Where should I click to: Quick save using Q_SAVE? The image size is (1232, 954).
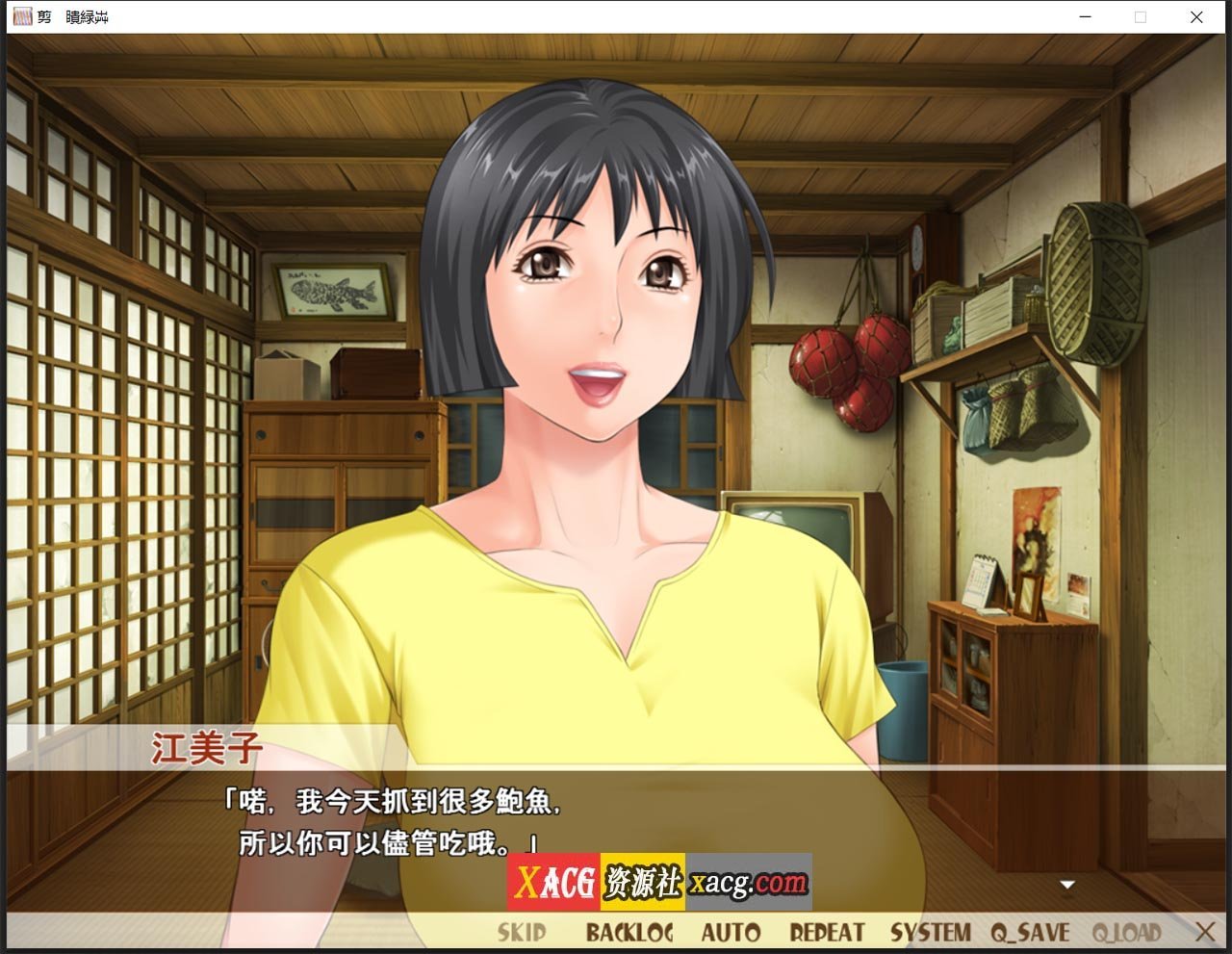click(x=1033, y=931)
